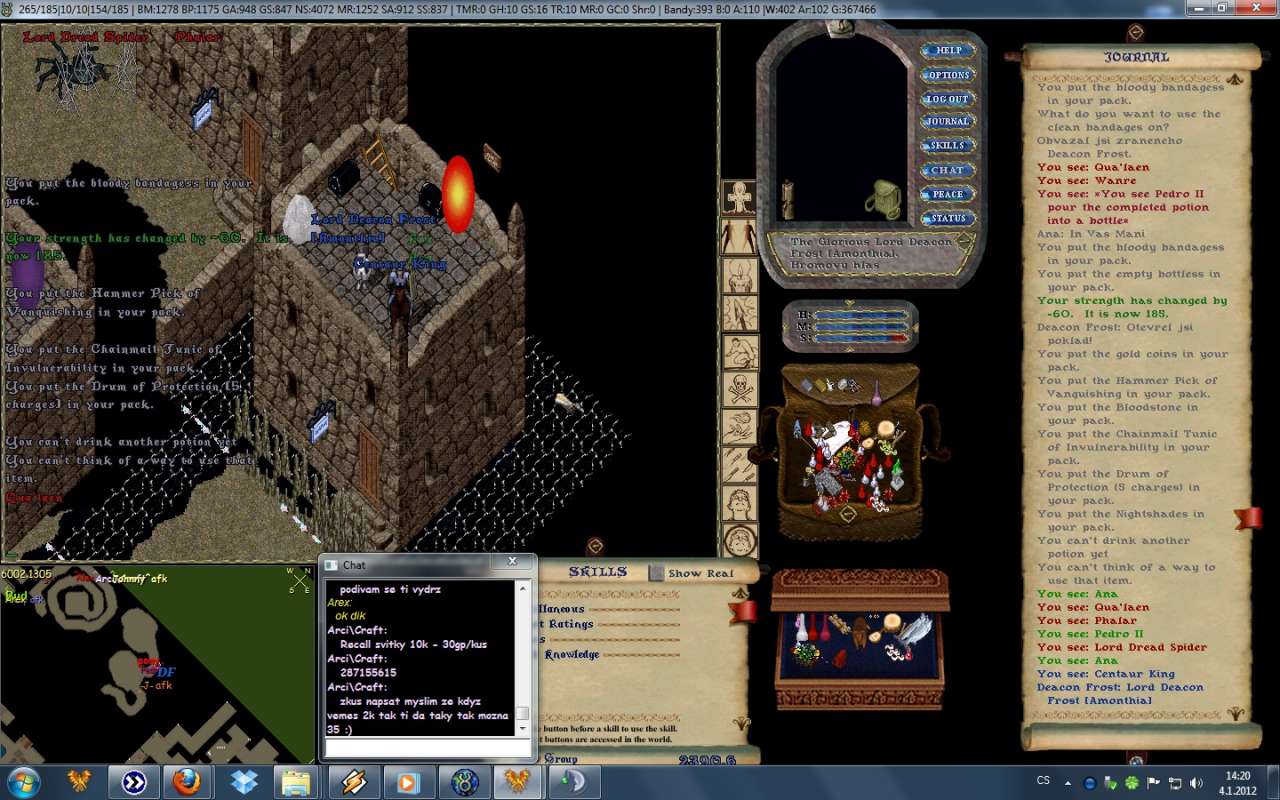The image size is (1280, 800).
Task: Open the Options menu
Action: [947, 75]
